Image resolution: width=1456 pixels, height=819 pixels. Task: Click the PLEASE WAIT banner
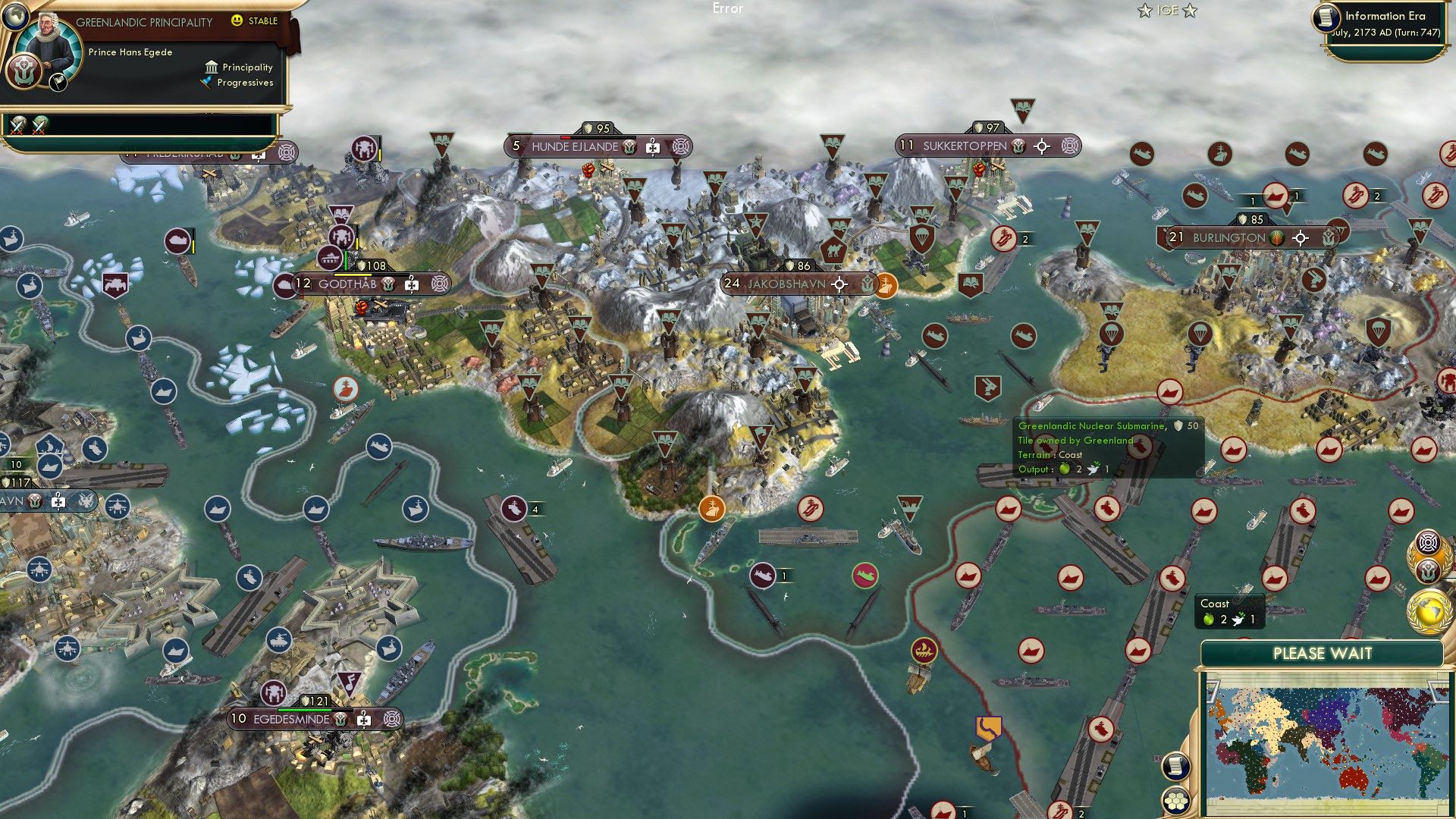click(x=1323, y=653)
